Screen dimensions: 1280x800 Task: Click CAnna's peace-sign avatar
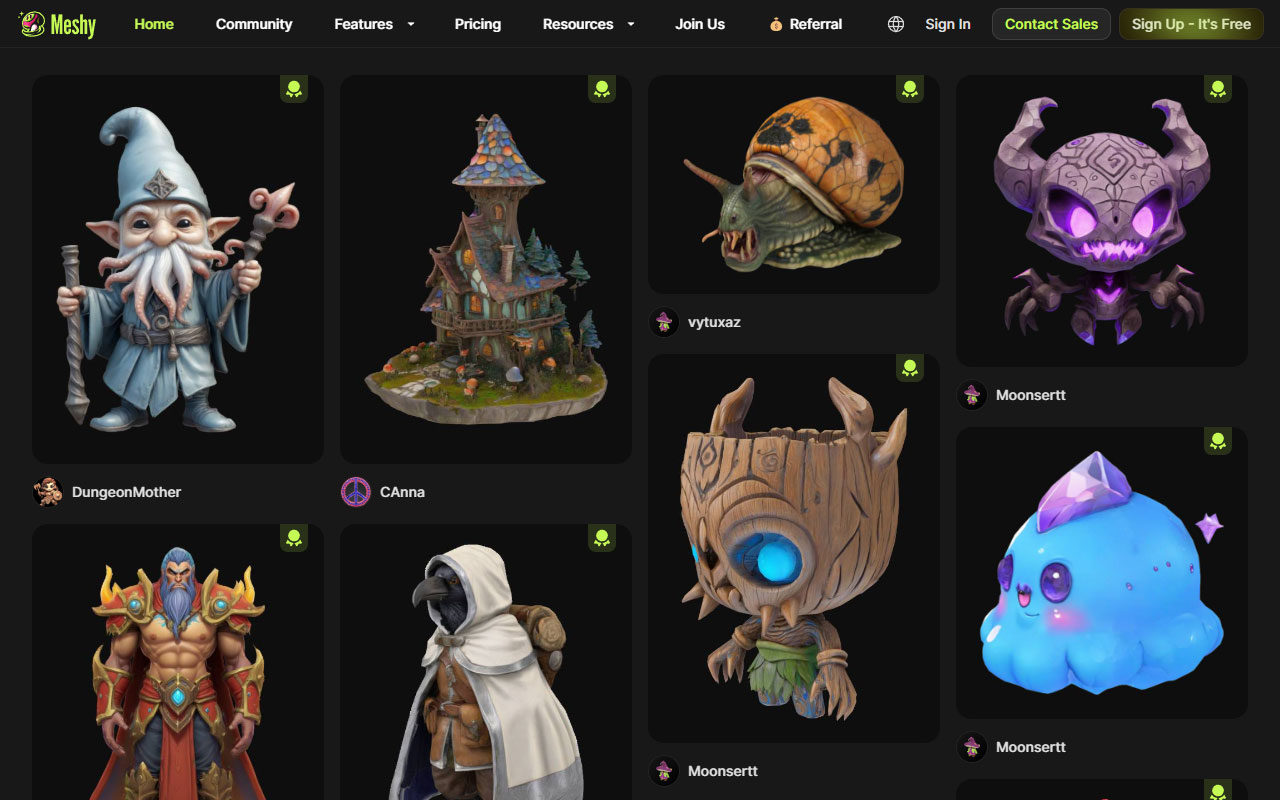tap(355, 492)
